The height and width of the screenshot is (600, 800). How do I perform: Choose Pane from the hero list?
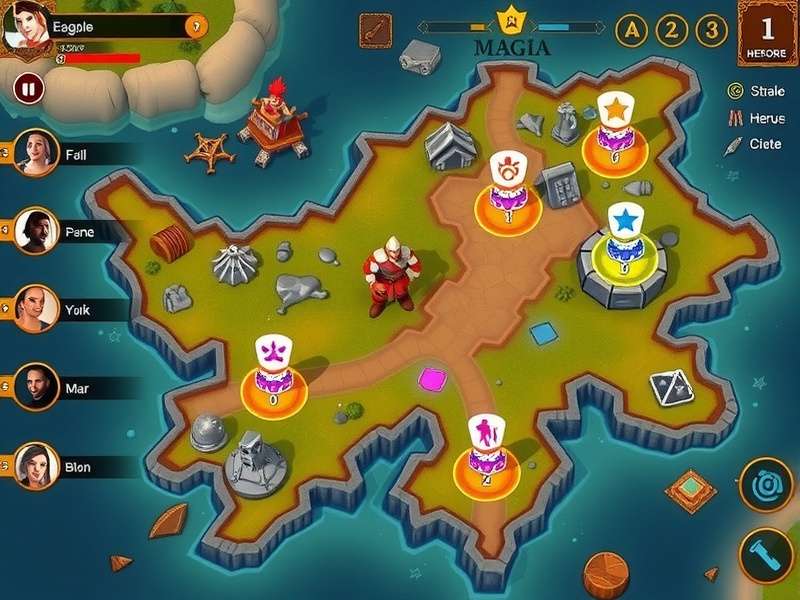click(x=35, y=231)
